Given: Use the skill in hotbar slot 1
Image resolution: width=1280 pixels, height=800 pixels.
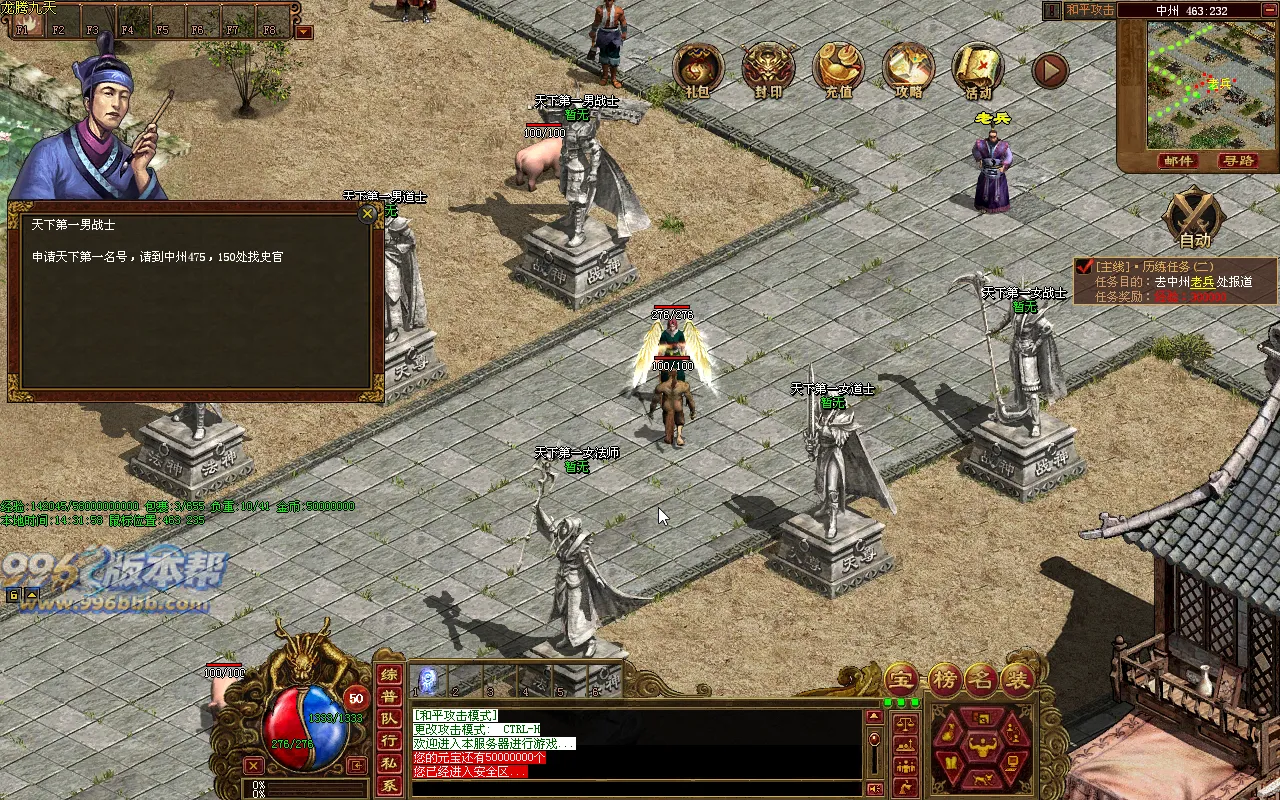Looking at the screenshot, I should [x=427, y=680].
